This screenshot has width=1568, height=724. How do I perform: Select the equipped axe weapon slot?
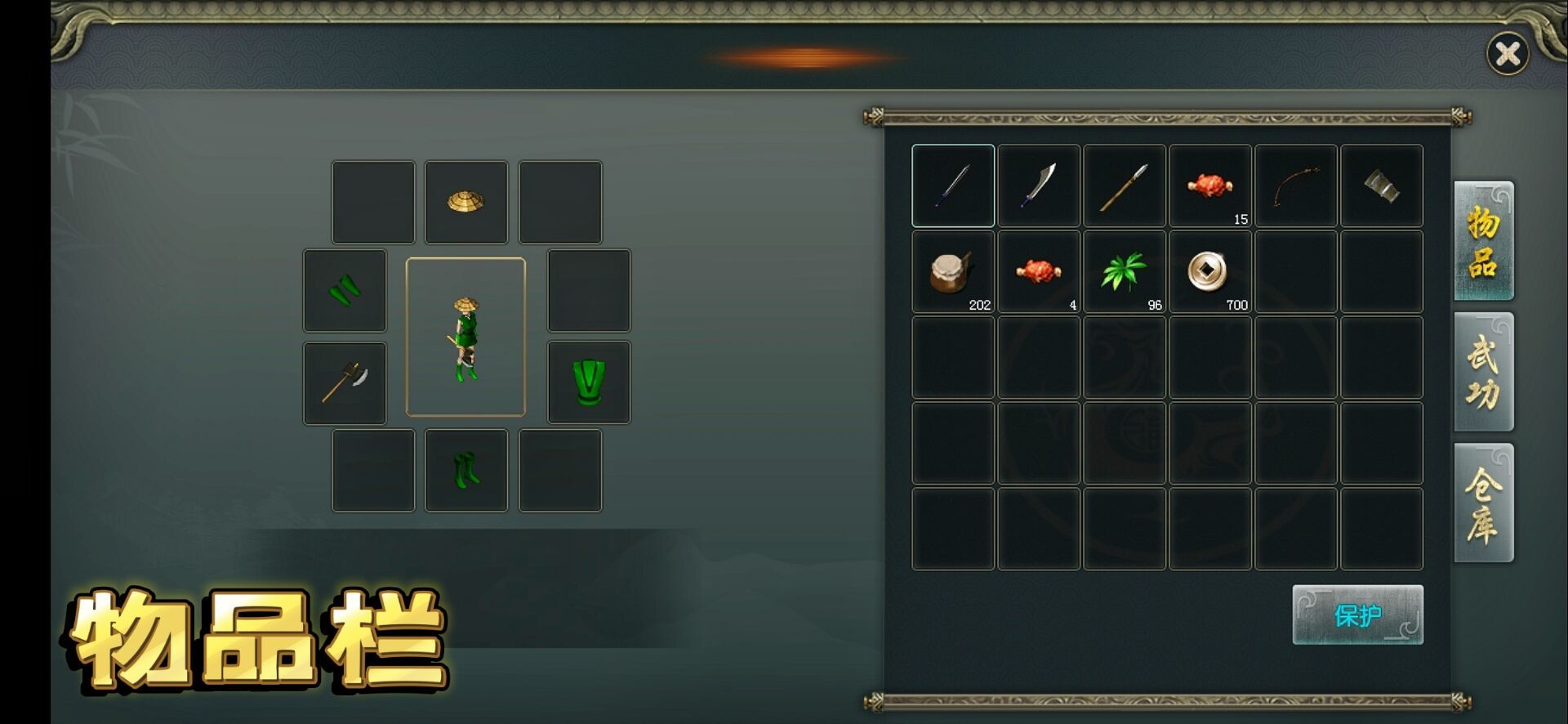[x=345, y=383]
